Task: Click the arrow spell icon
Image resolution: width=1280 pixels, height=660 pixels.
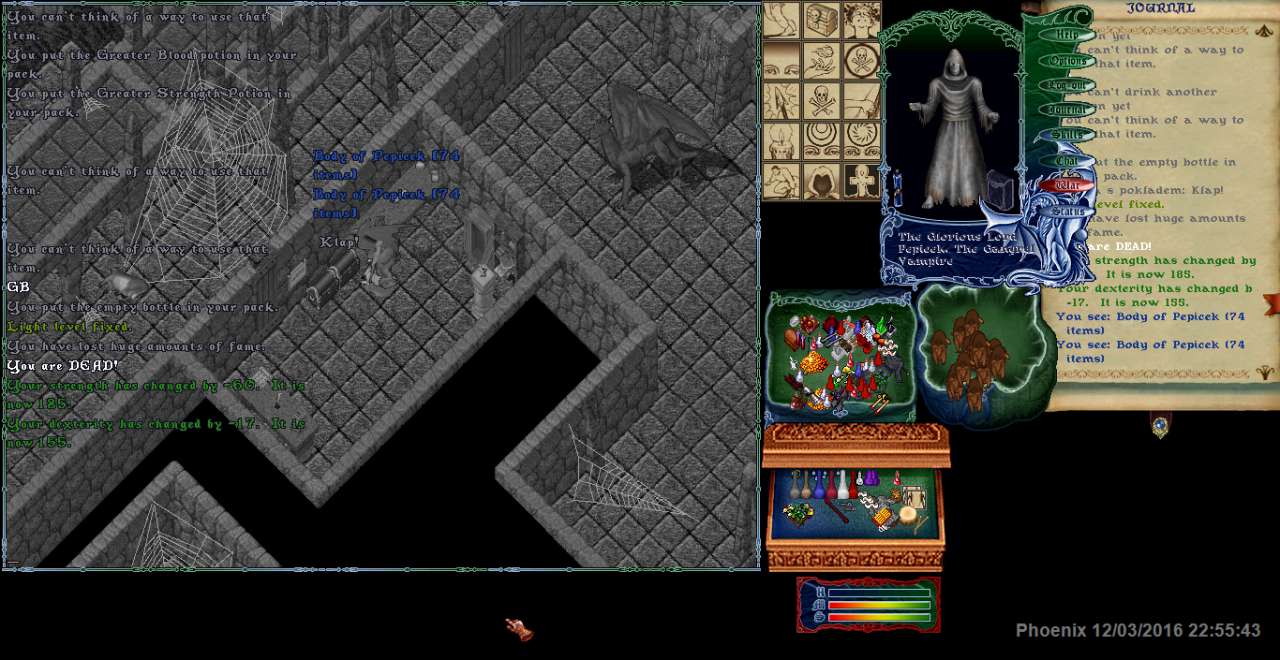Action: point(781,101)
